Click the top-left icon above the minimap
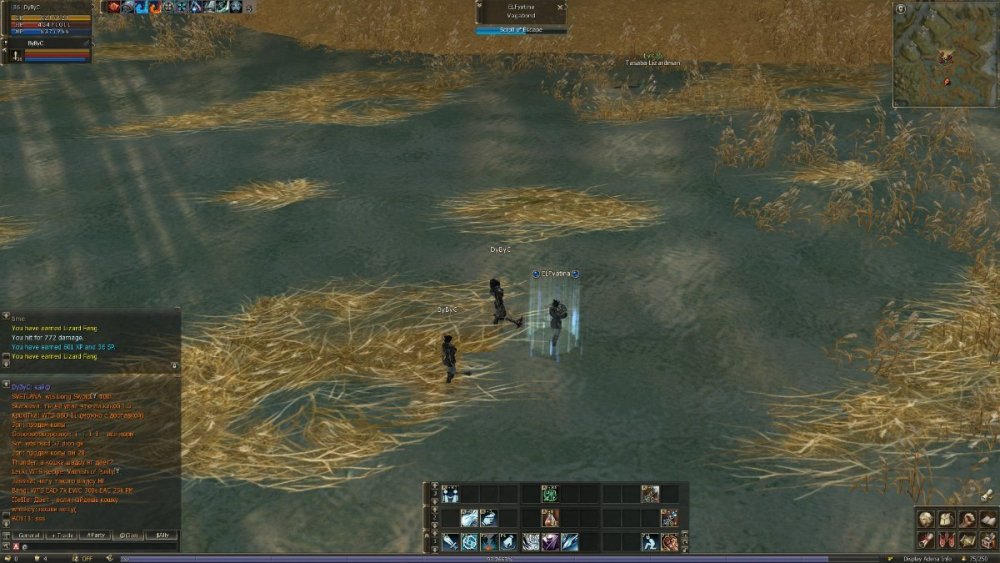Screen dimensions: 1000x563 901,8
